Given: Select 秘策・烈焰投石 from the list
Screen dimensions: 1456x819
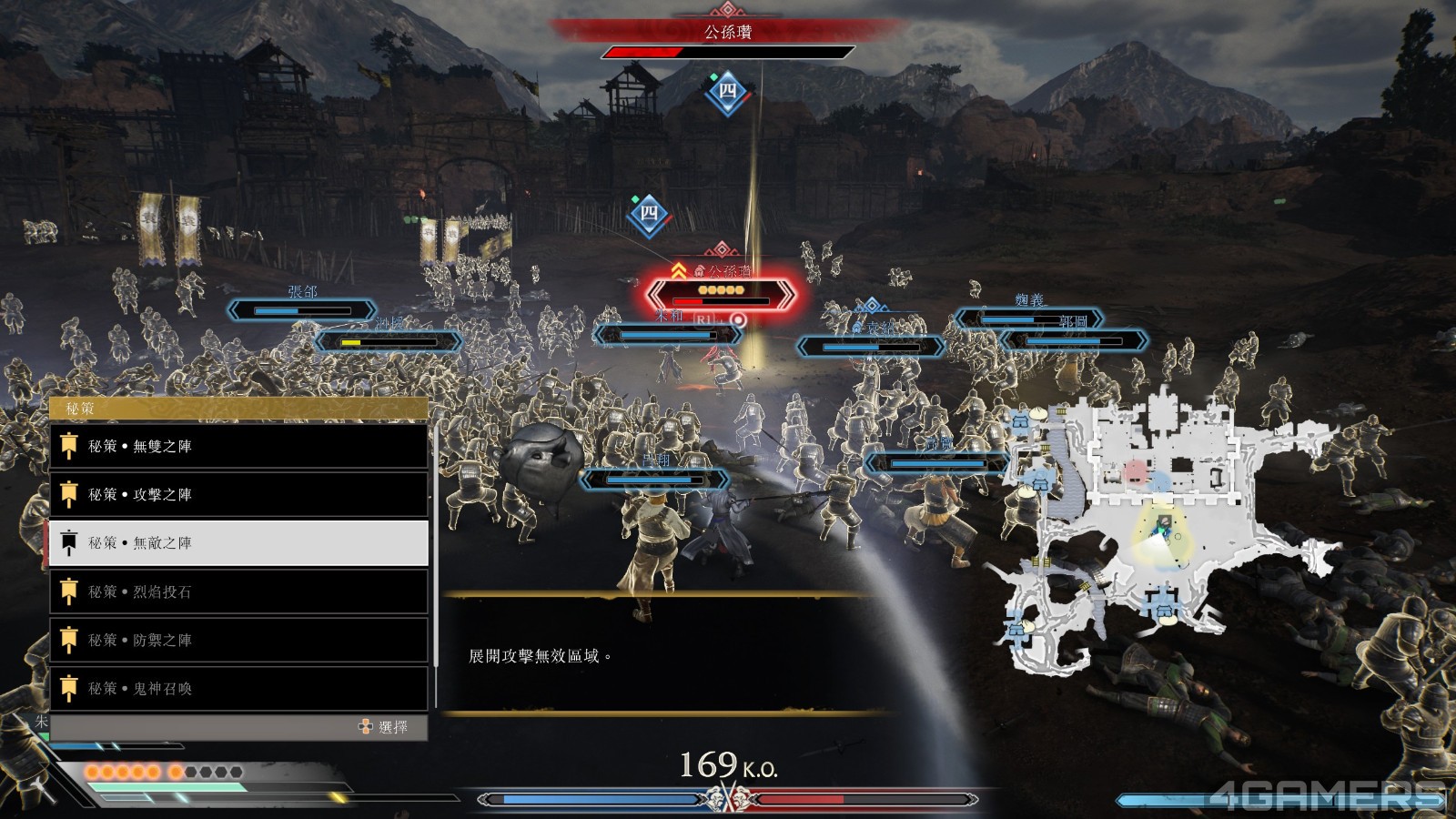Looking at the screenshot, I should coord(238,591).
